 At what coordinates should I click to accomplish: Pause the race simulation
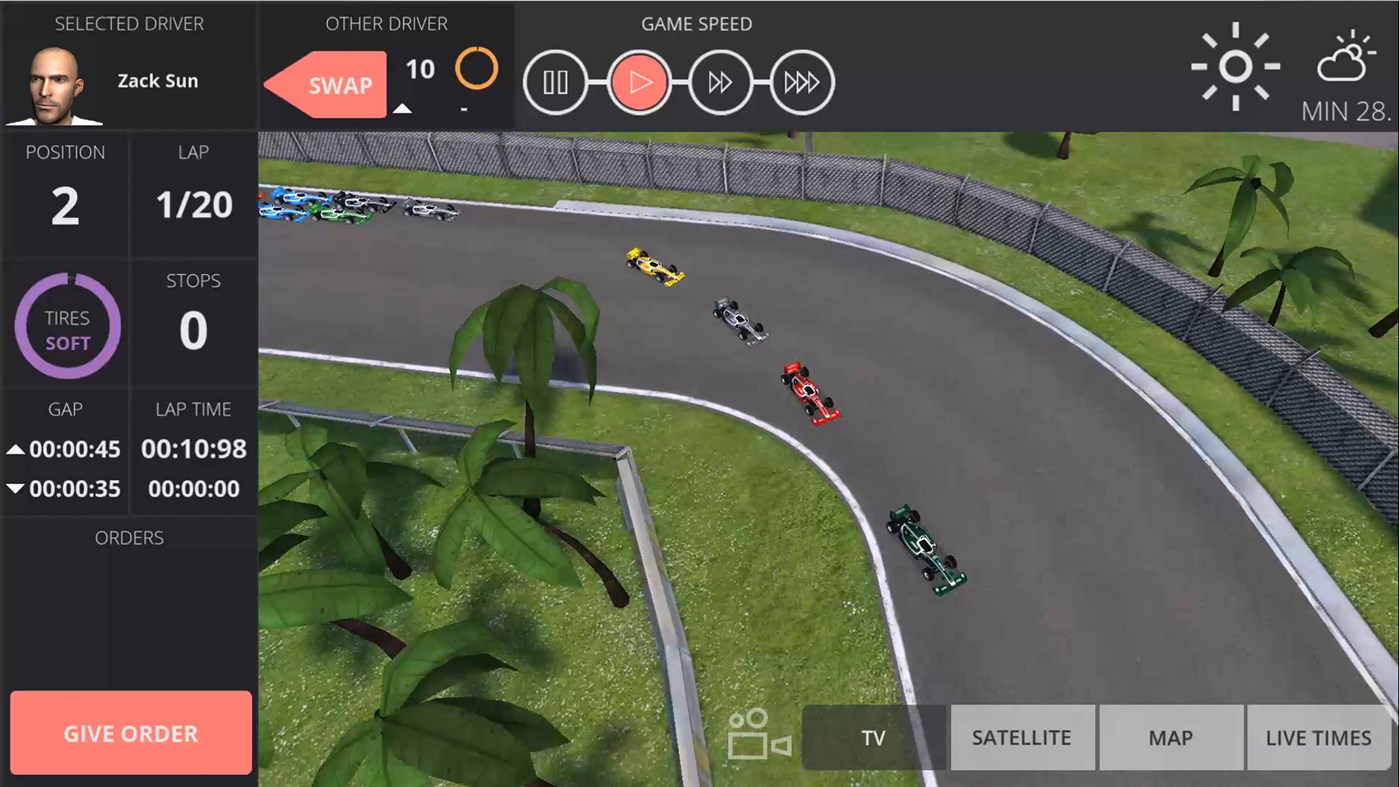556,82
